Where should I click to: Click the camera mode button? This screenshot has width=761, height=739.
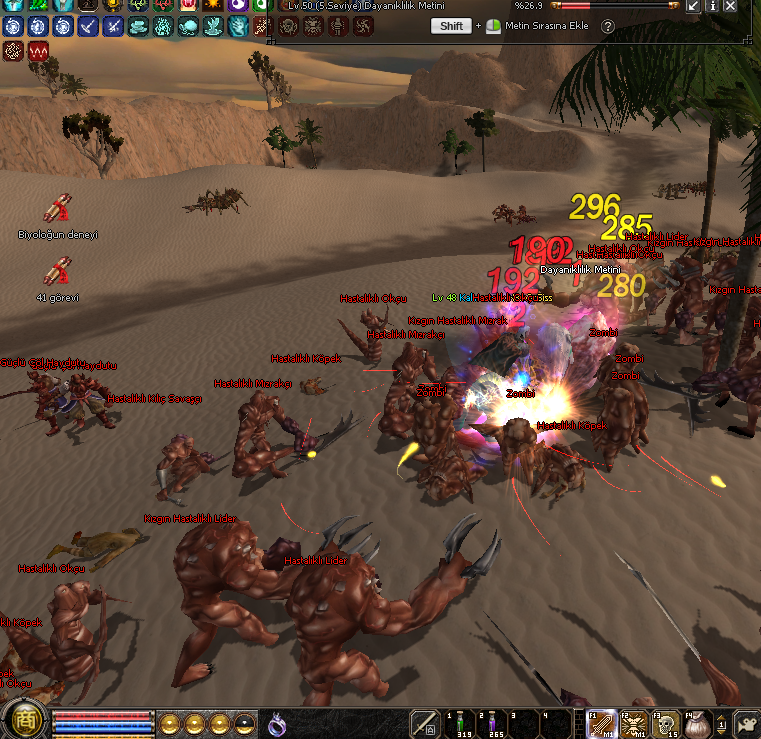pyautogui.click(x=747, y=723)
